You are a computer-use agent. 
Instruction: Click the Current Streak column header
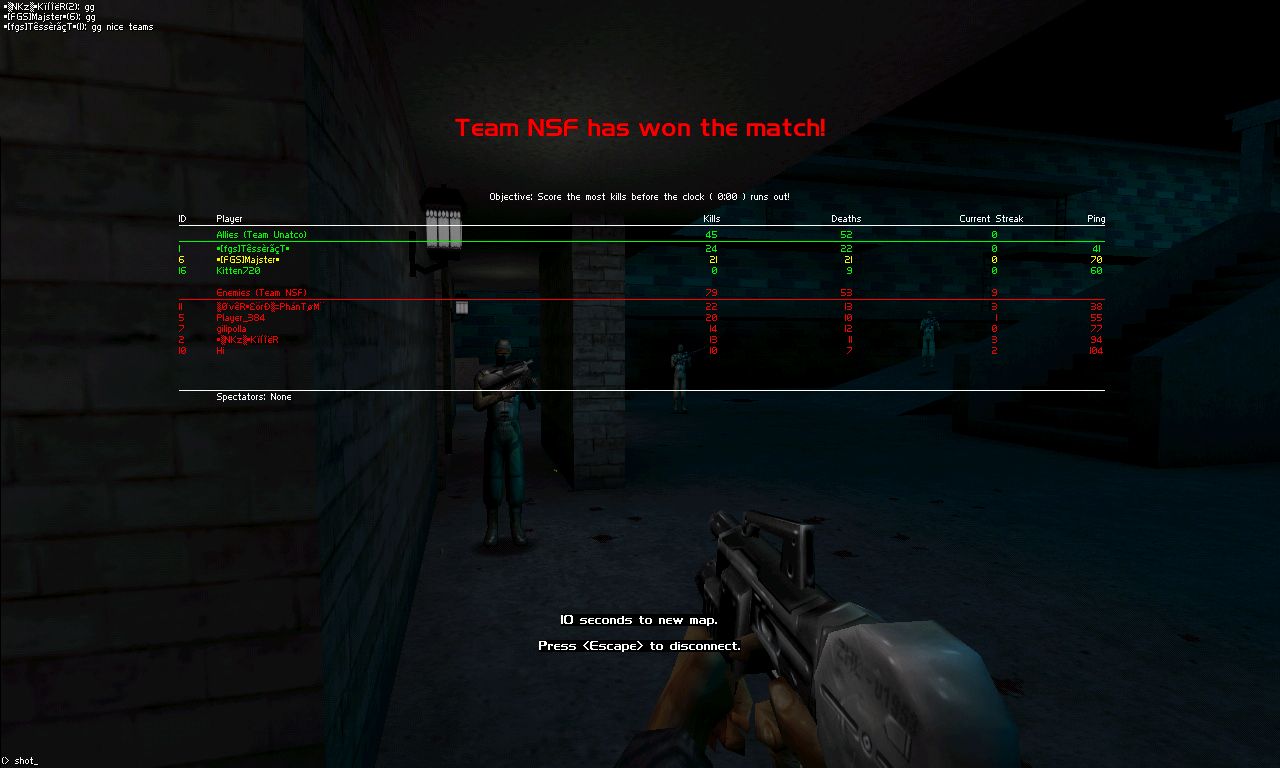[991, 218]
